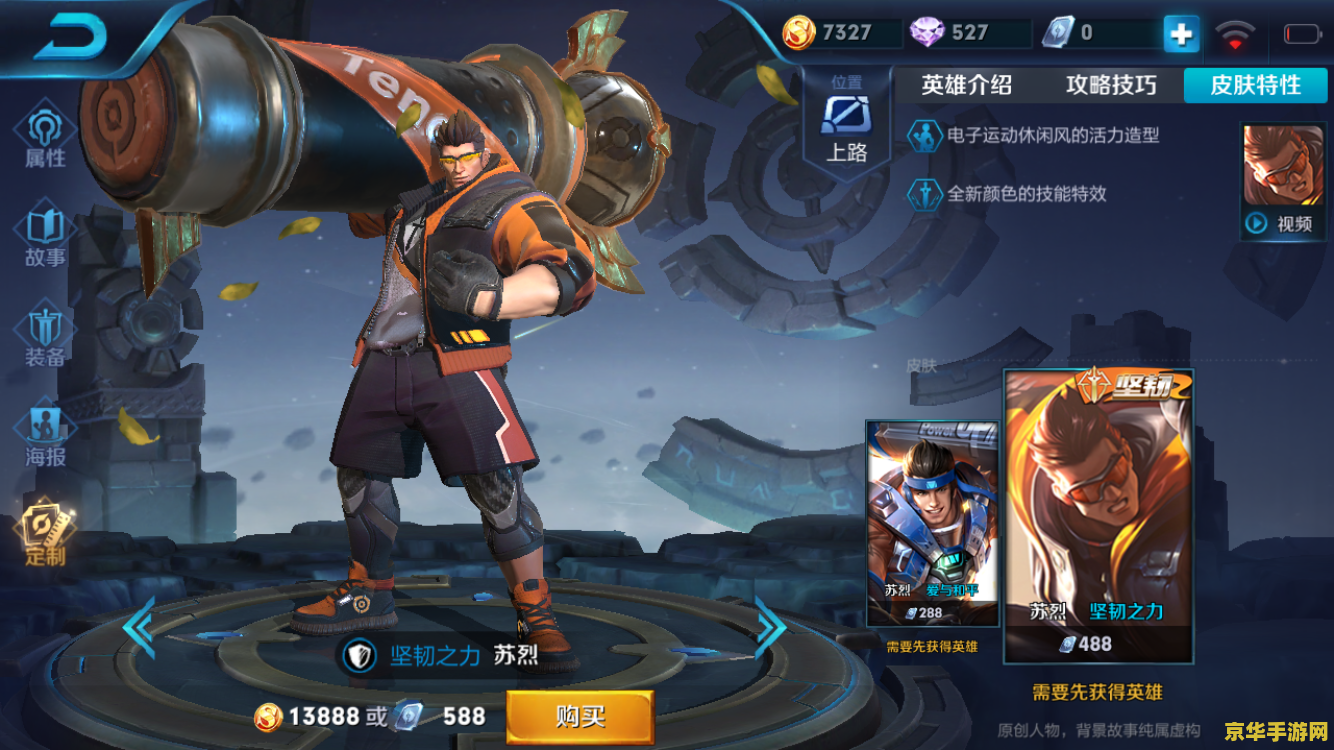
Task: Click the orange 购买 purchase button
Action: 580,716
